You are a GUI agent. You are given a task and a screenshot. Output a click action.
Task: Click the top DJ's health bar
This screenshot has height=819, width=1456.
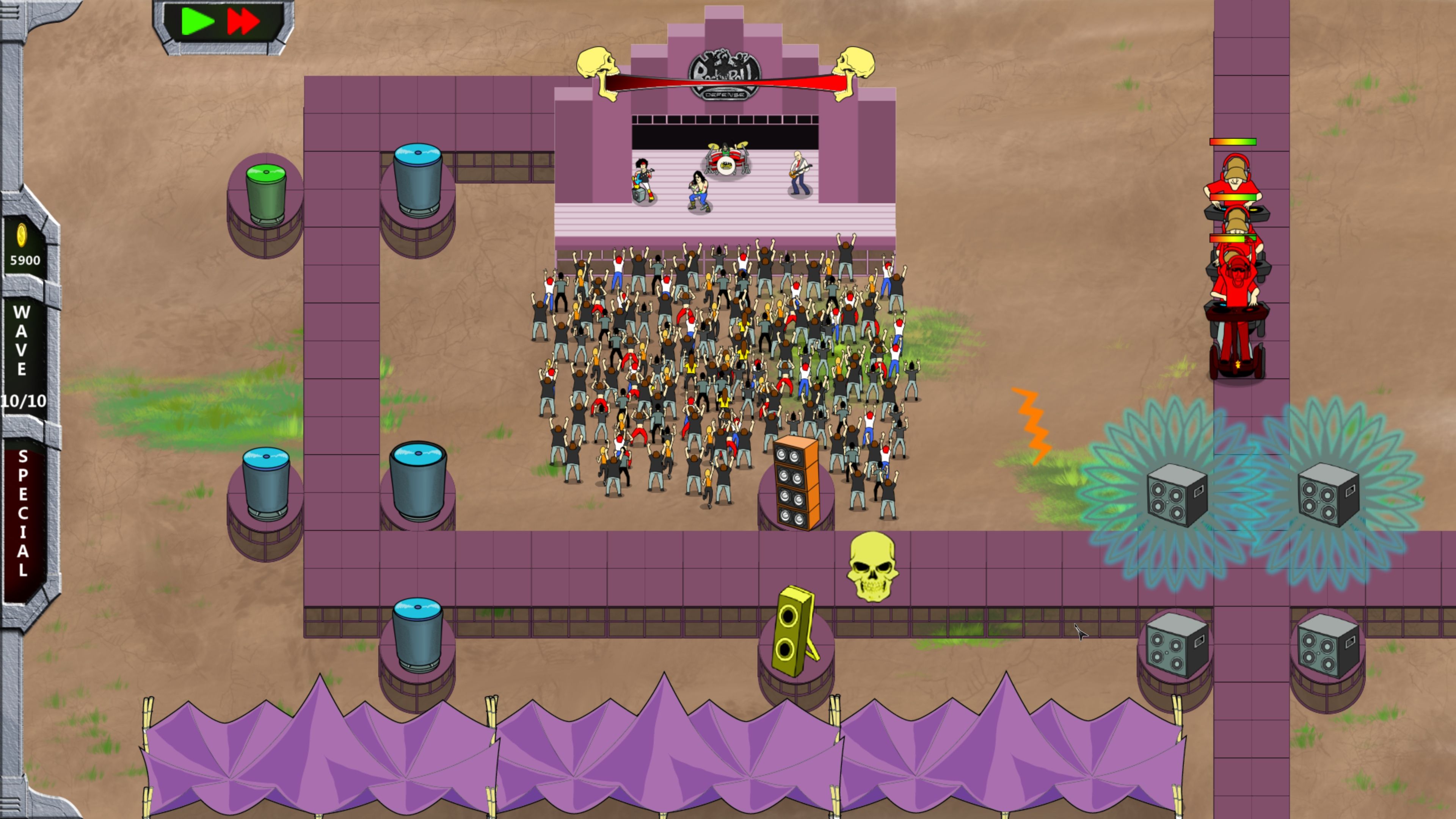click(x=1233, y=142)
